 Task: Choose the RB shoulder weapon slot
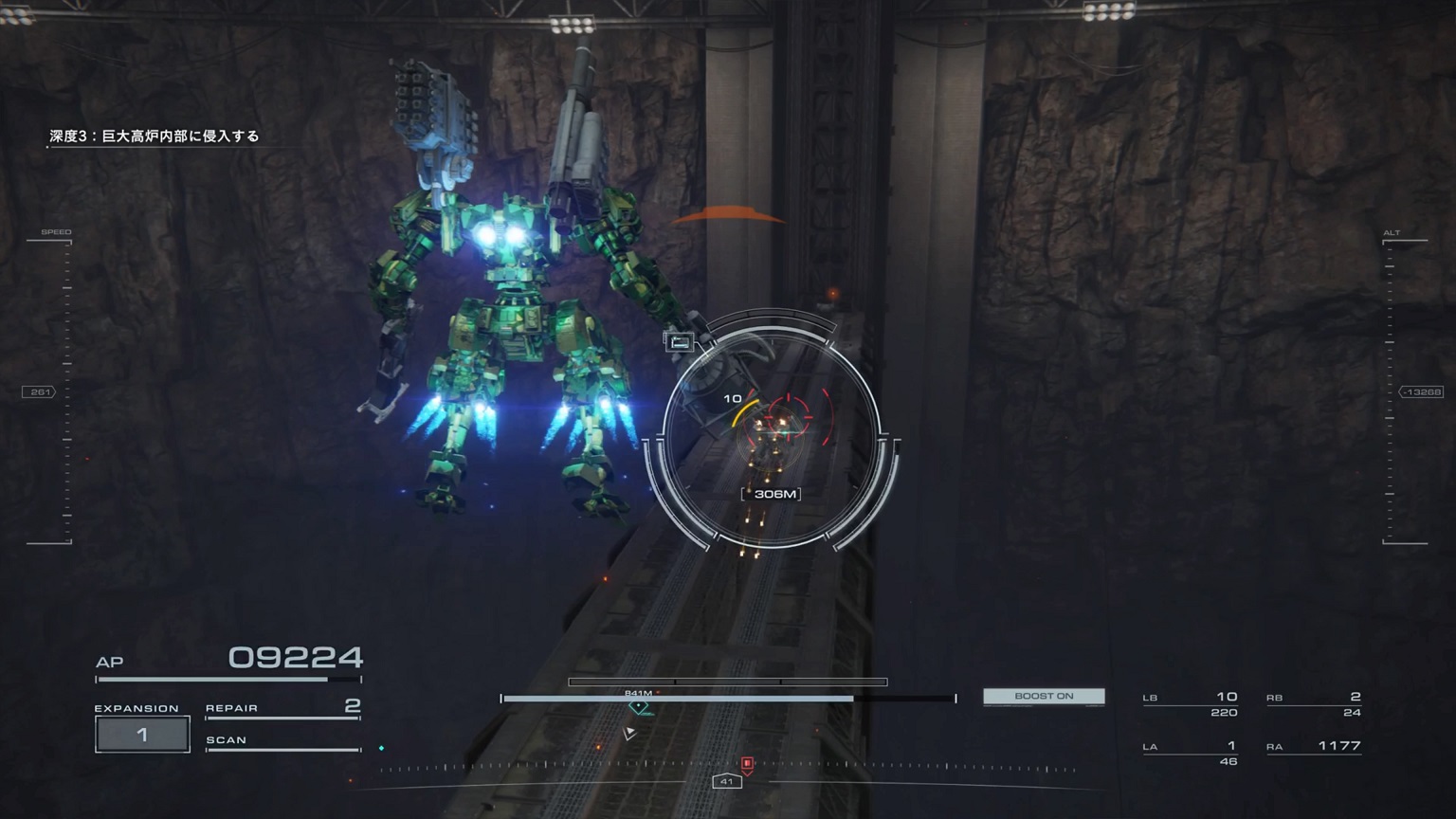[1314, 703]
